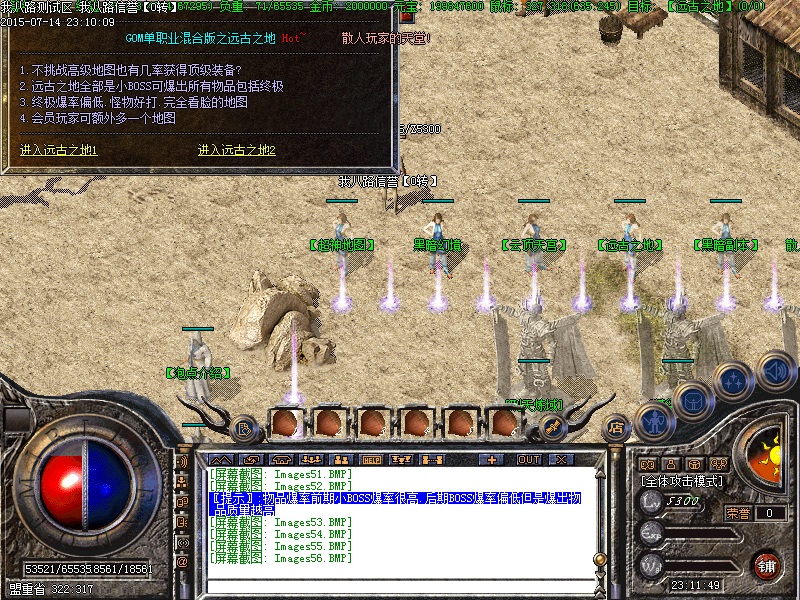Click the satellite icon right of belt
Image resolution: width=800 pixels, height=600 pixels.
550,427
